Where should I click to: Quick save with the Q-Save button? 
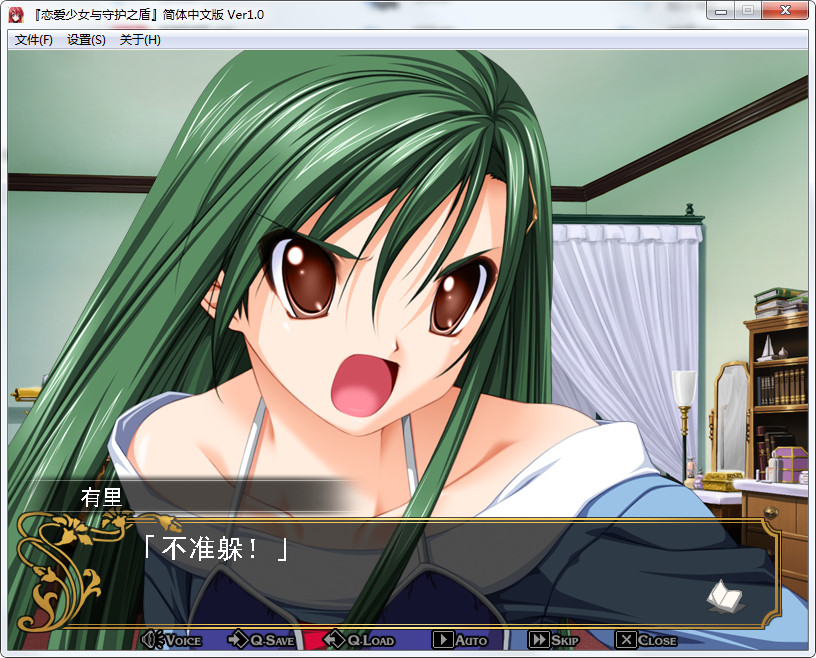pos(261,640)
